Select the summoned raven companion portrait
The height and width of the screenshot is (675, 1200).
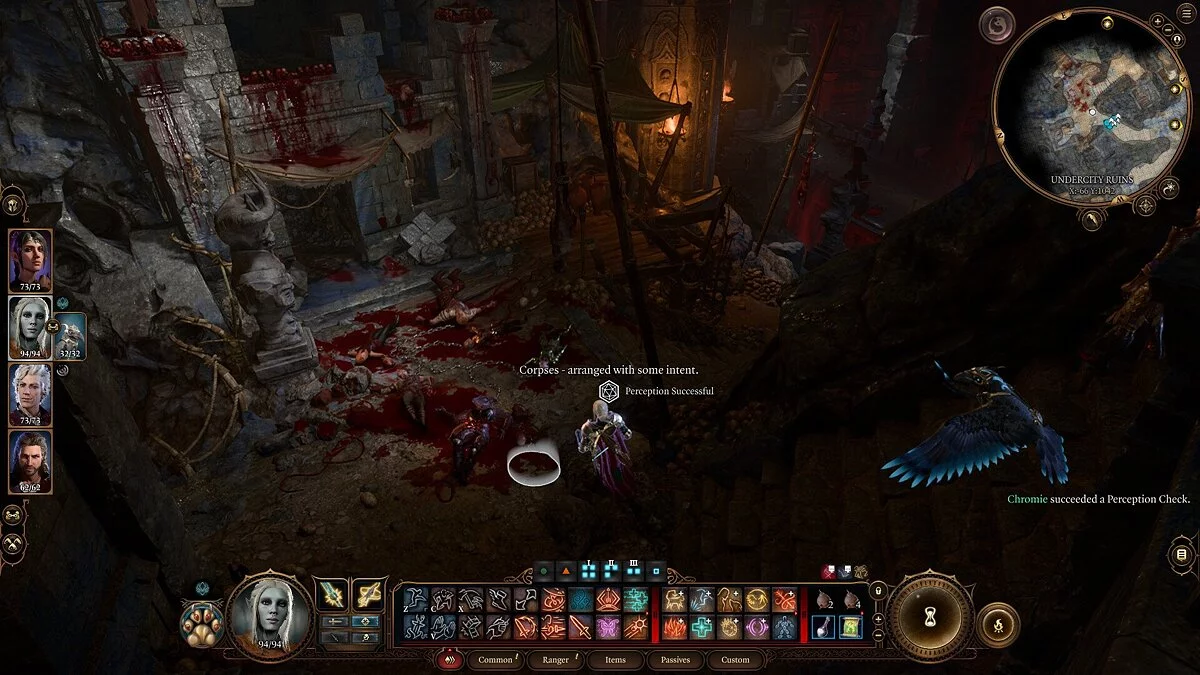pos(70,337)
